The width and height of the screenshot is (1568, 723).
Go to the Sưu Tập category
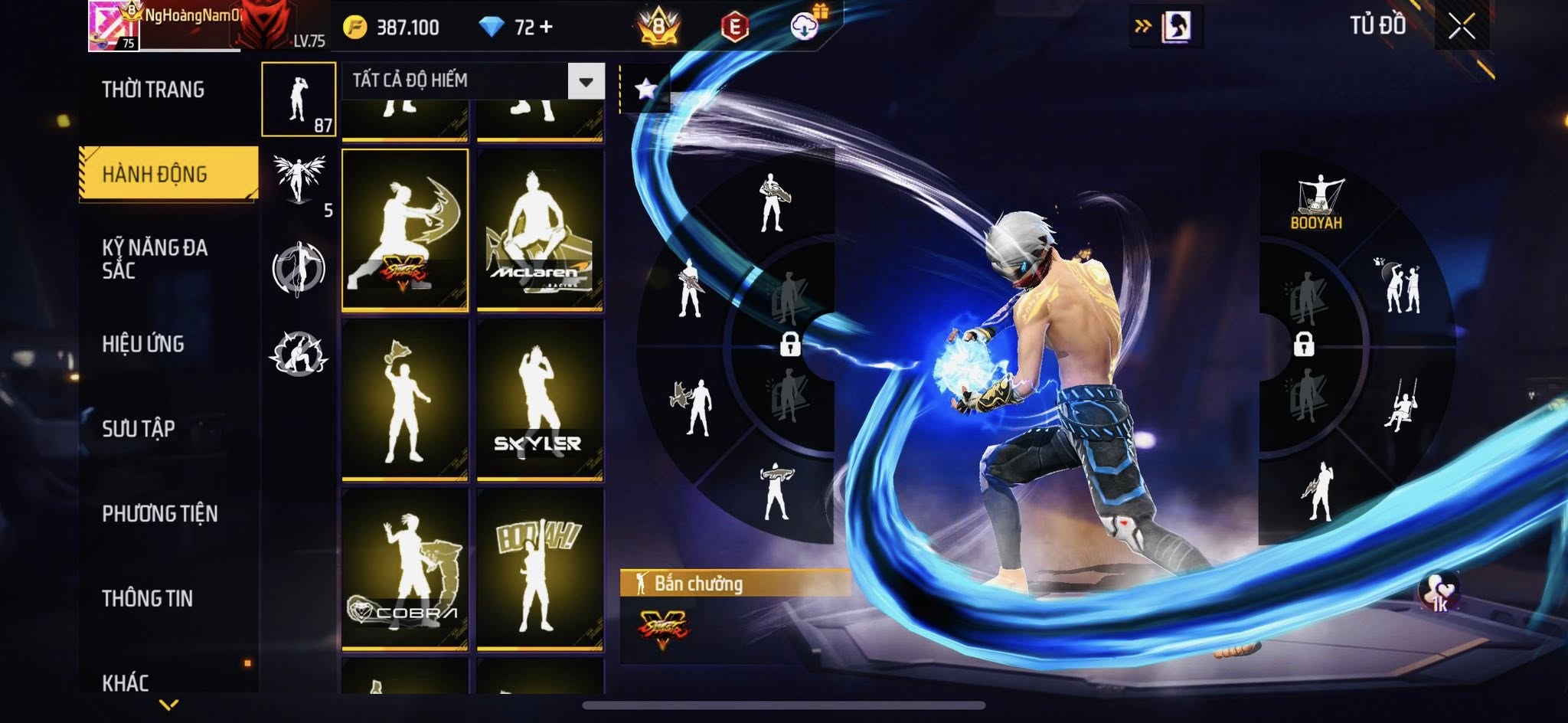[139, 428]
